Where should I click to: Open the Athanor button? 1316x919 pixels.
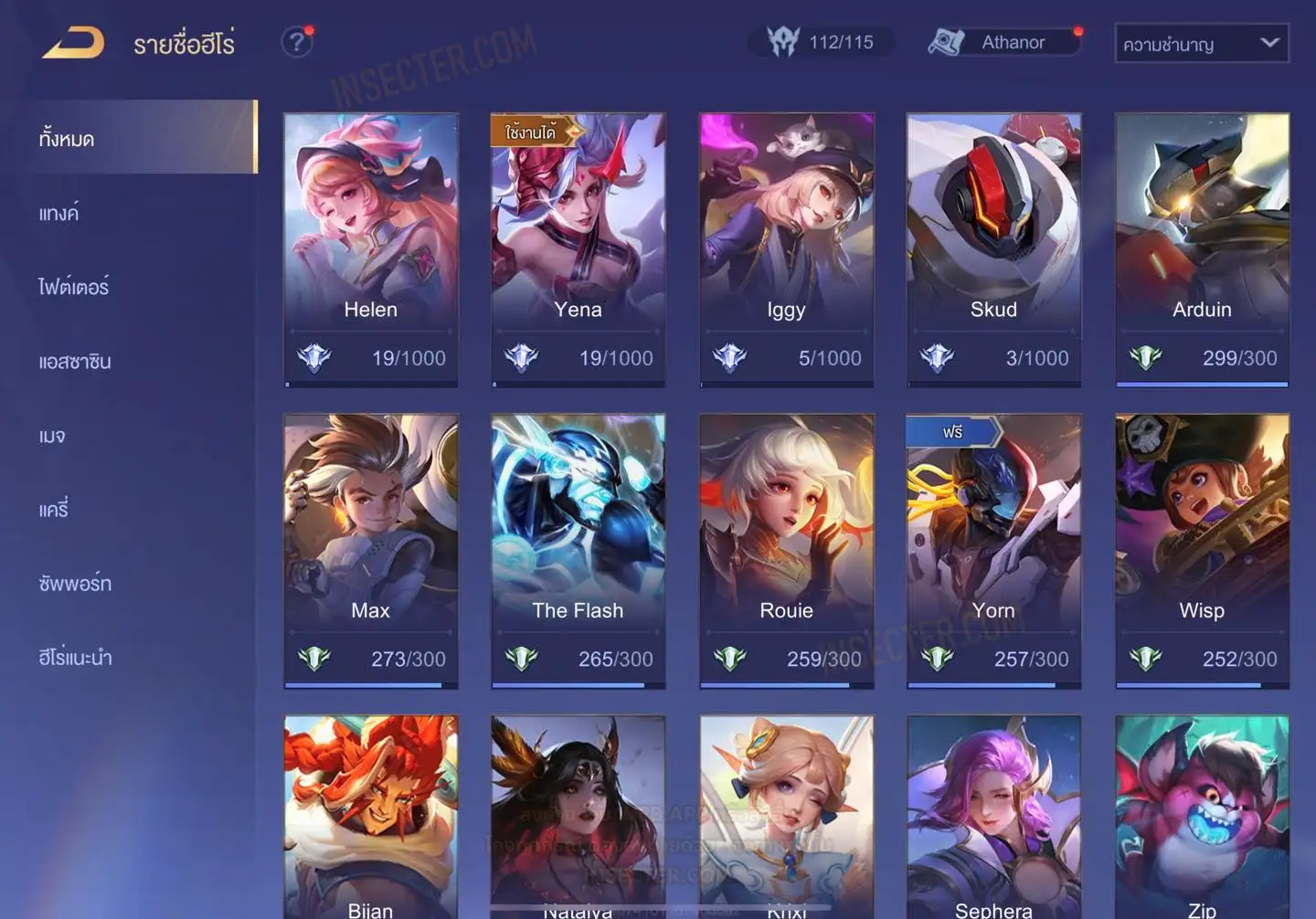tap(1003, 42)
